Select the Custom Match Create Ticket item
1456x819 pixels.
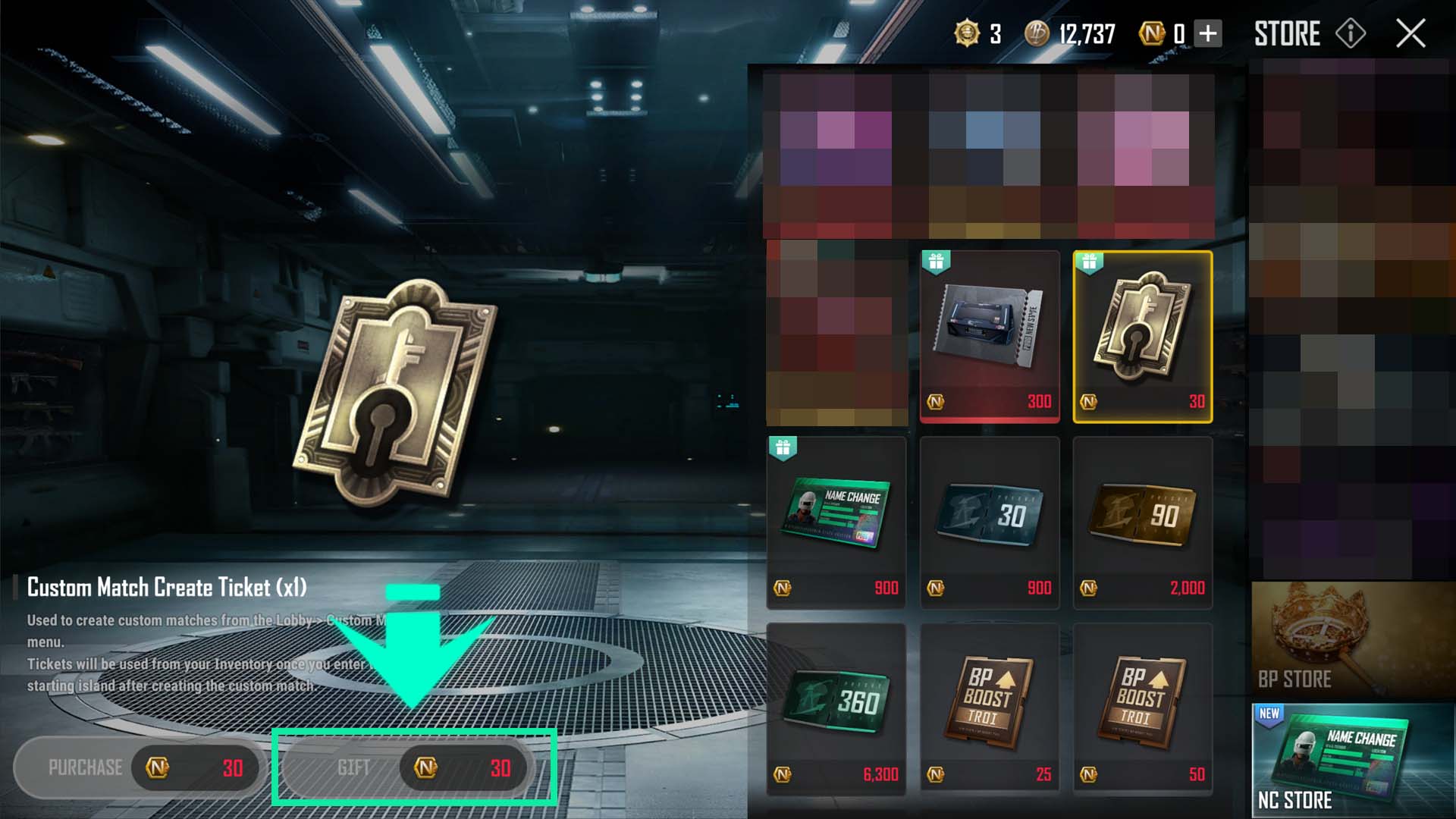1142,336
